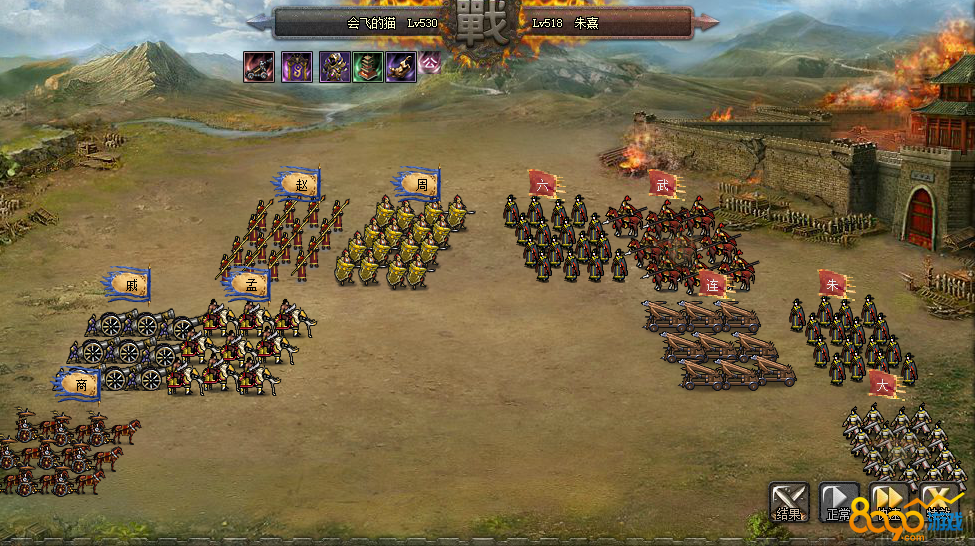Choose the green pagoda tower buff icon

tap(368, 67)
